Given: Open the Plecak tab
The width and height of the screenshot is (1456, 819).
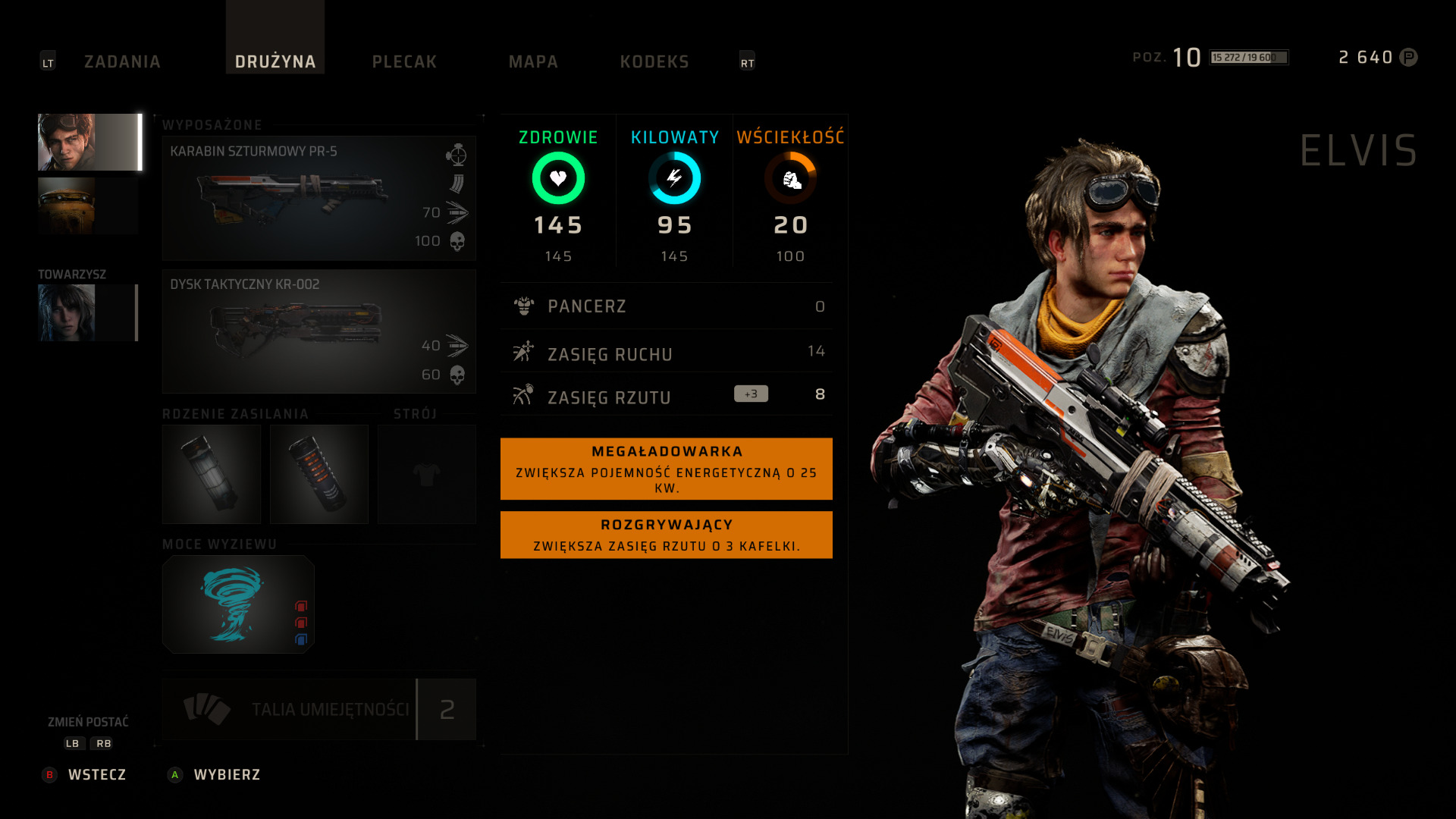Looking at the screenshot, I should (404, 61).
